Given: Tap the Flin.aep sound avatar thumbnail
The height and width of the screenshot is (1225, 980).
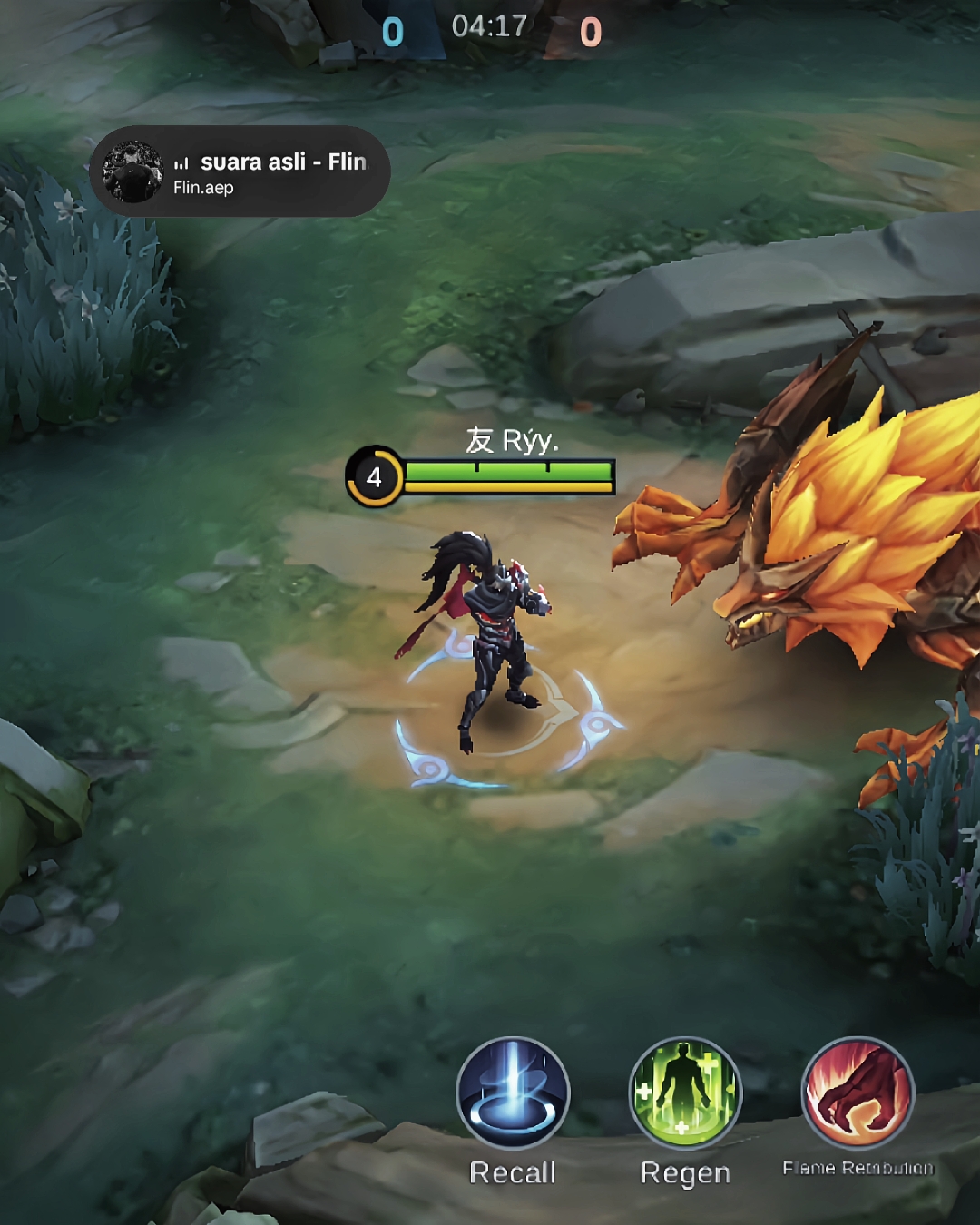Looking at the screenshot, I should coord(132,171).
